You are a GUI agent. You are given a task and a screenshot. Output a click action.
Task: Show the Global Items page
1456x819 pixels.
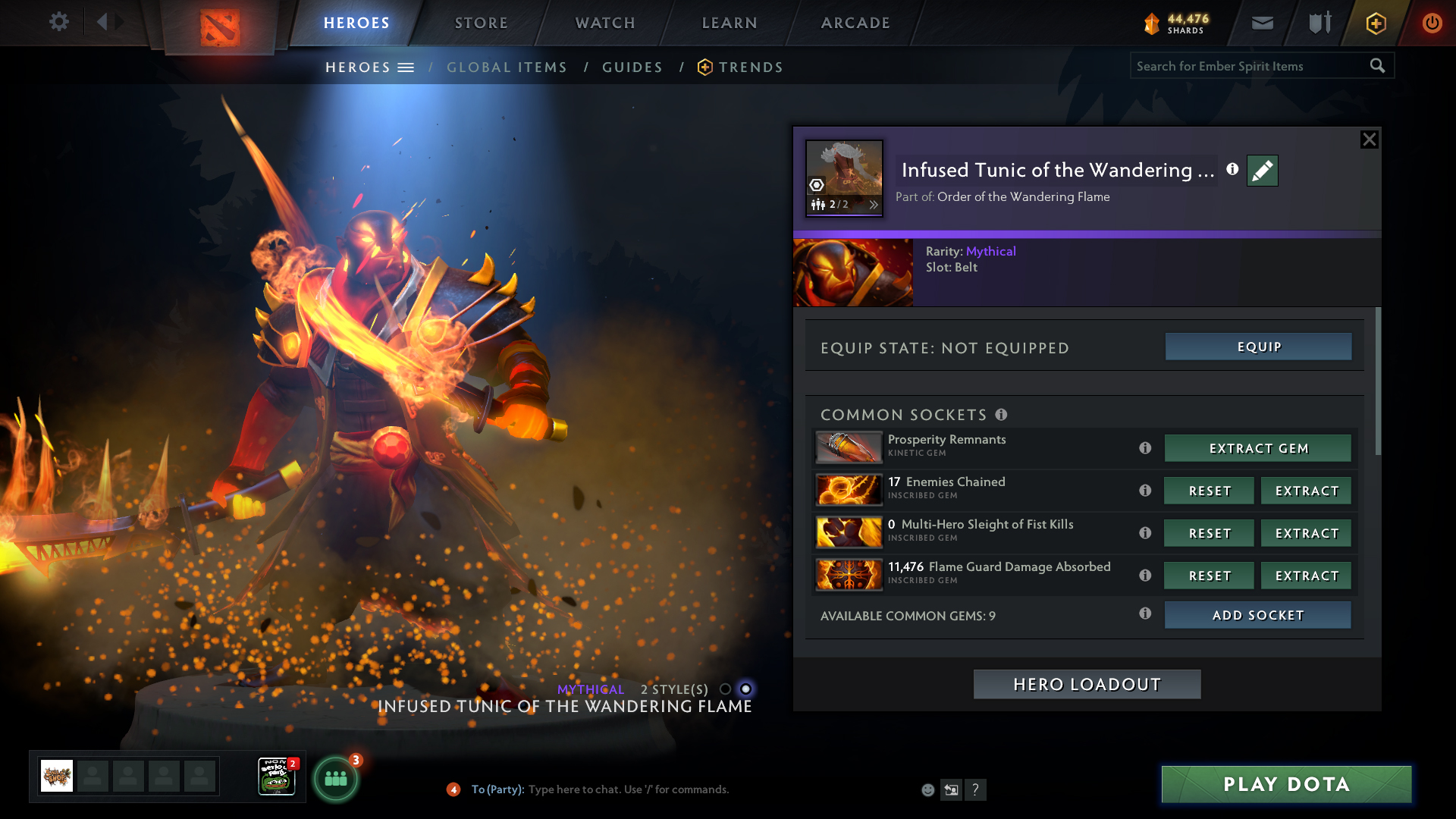[x=507, y=67]
